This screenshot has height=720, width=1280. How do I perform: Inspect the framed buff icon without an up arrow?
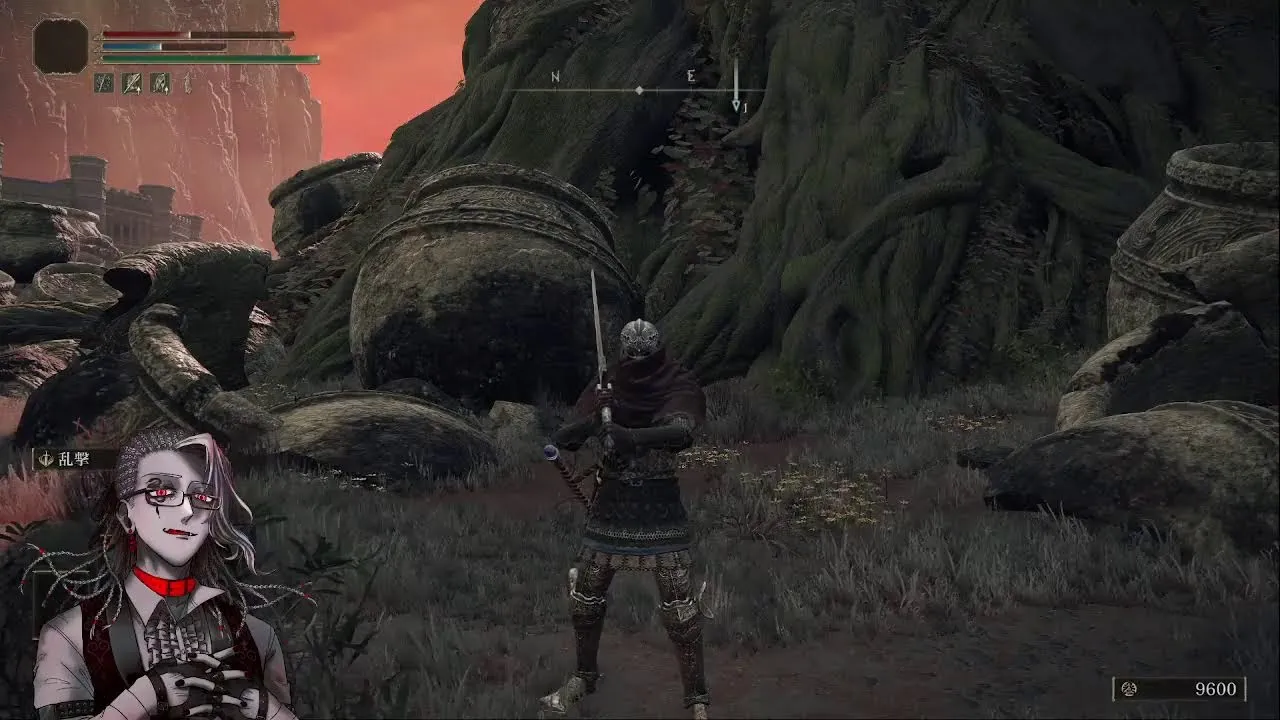(x=104, y=83)
